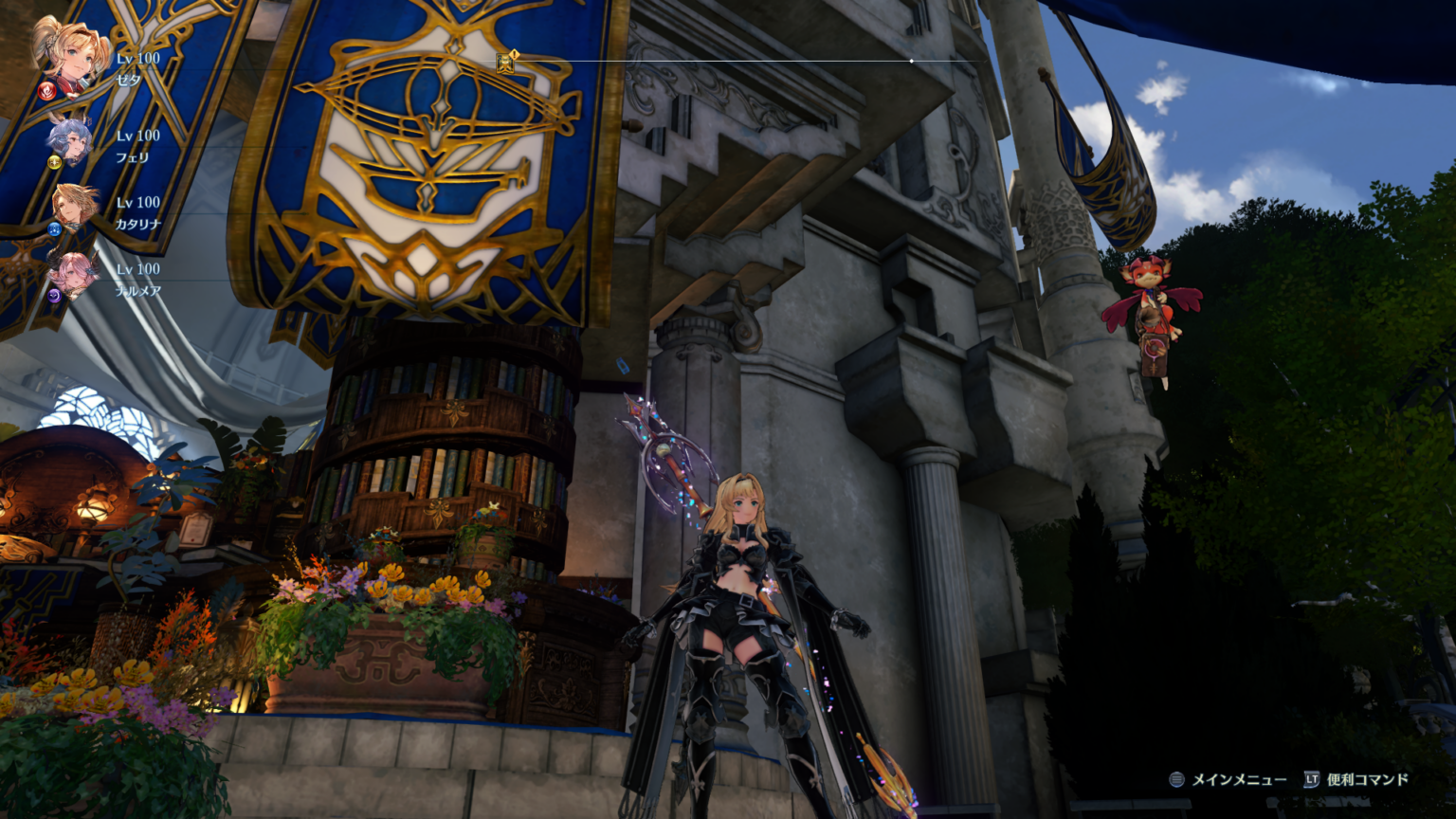Click Narmaya's party portrait (ナルメア)
Viewport: 1456px width, 819px height.
[74, 273]
